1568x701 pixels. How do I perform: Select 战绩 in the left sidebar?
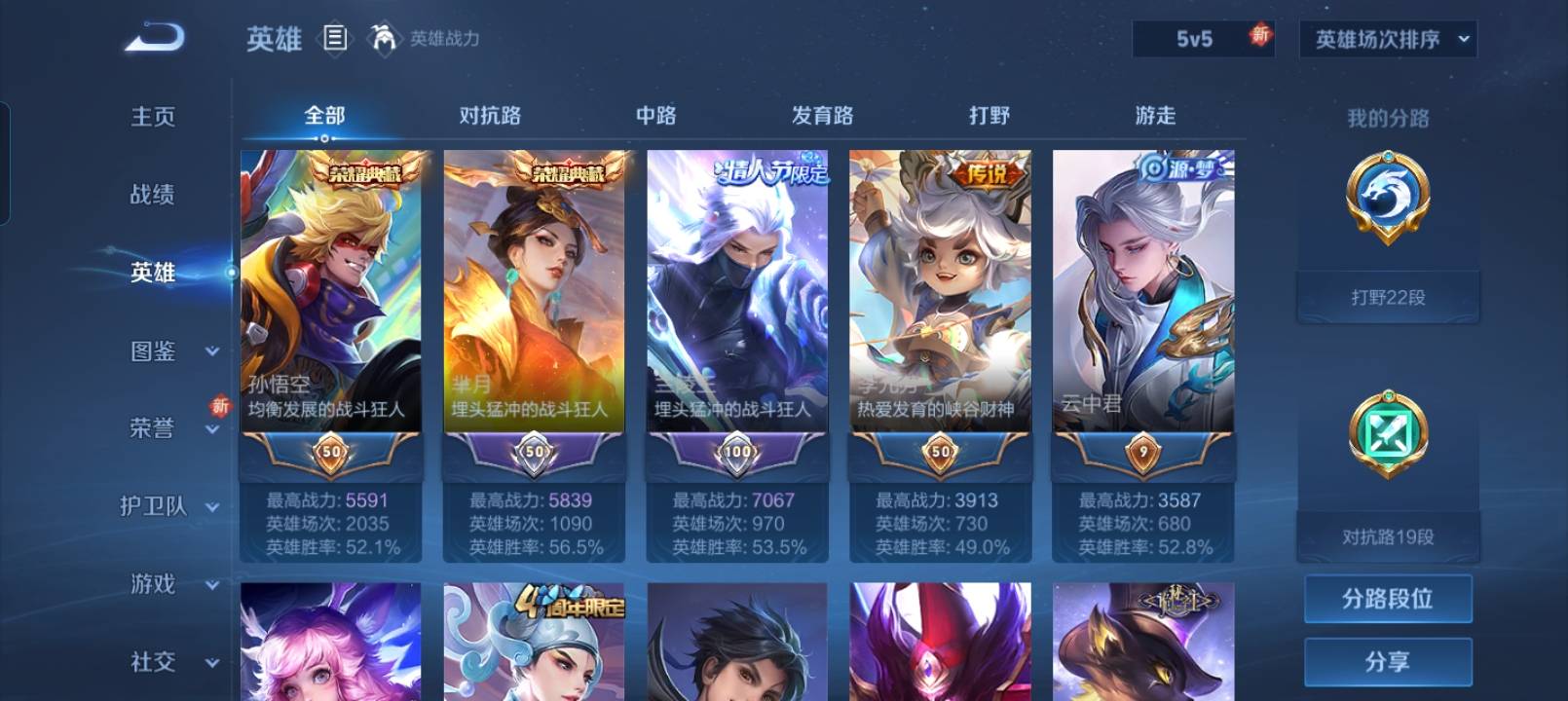(x=153, y=195)
